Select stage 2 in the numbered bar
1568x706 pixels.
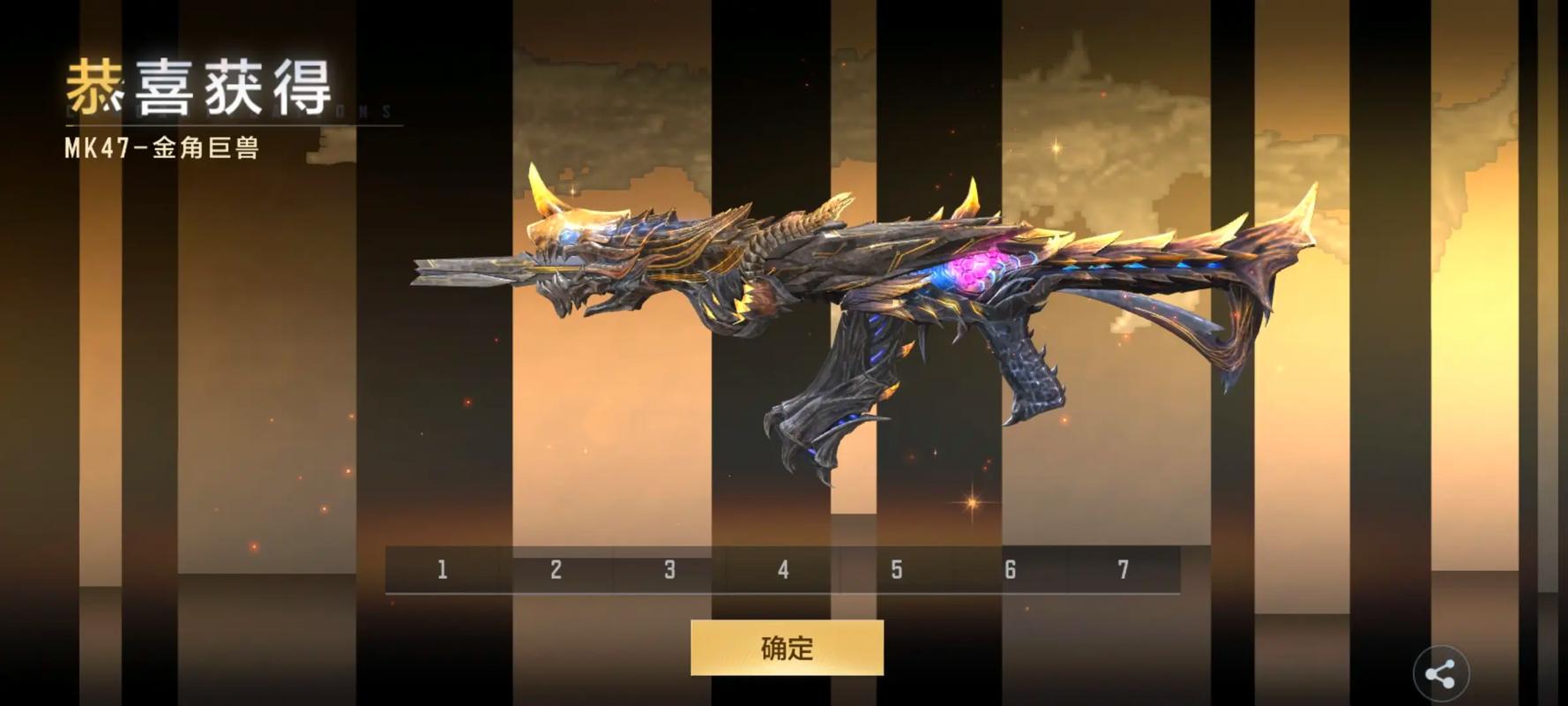click(x=556, y=570)
